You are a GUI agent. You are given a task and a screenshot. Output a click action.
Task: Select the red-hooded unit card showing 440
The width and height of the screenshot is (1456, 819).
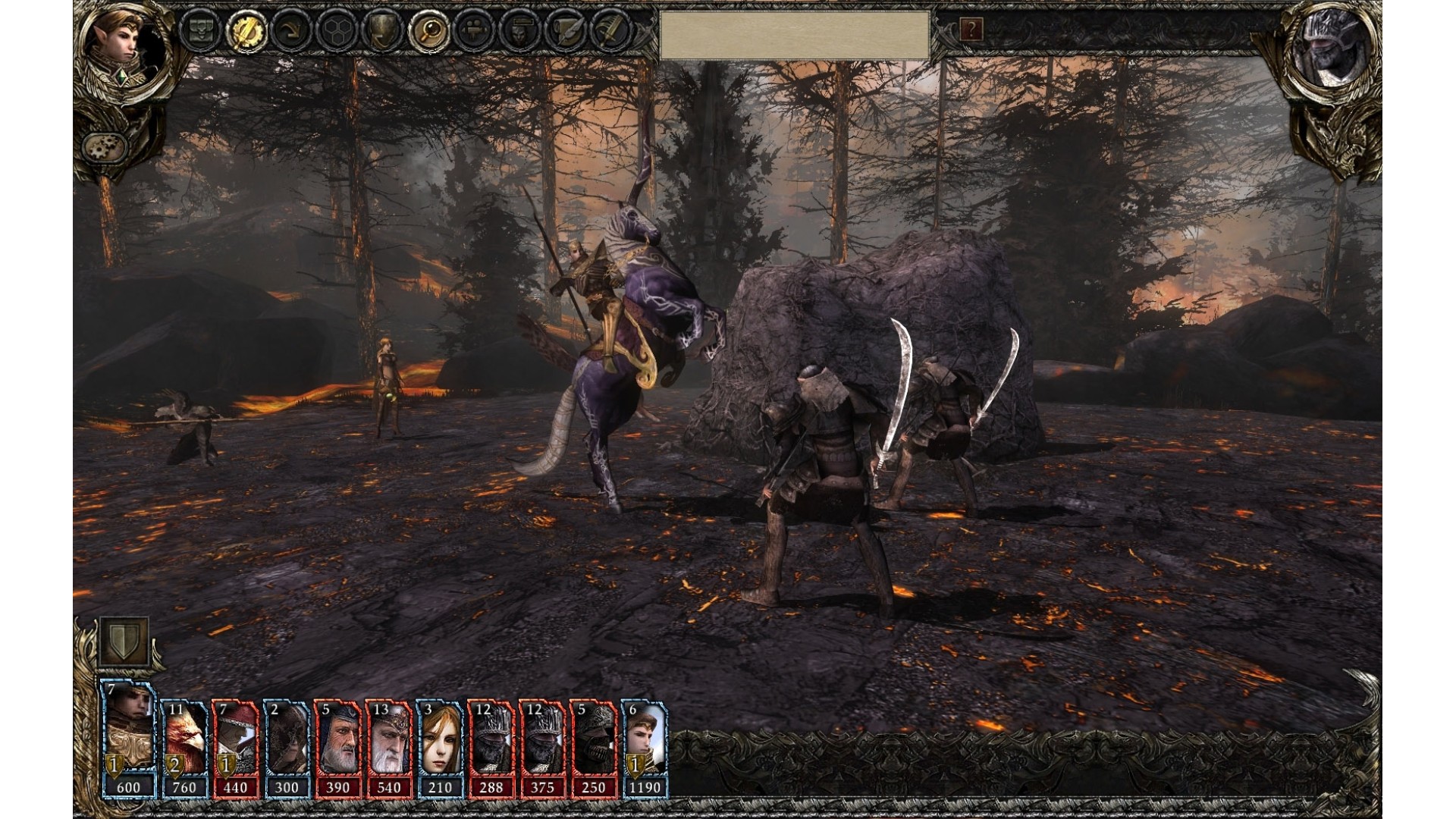[235, 747]
